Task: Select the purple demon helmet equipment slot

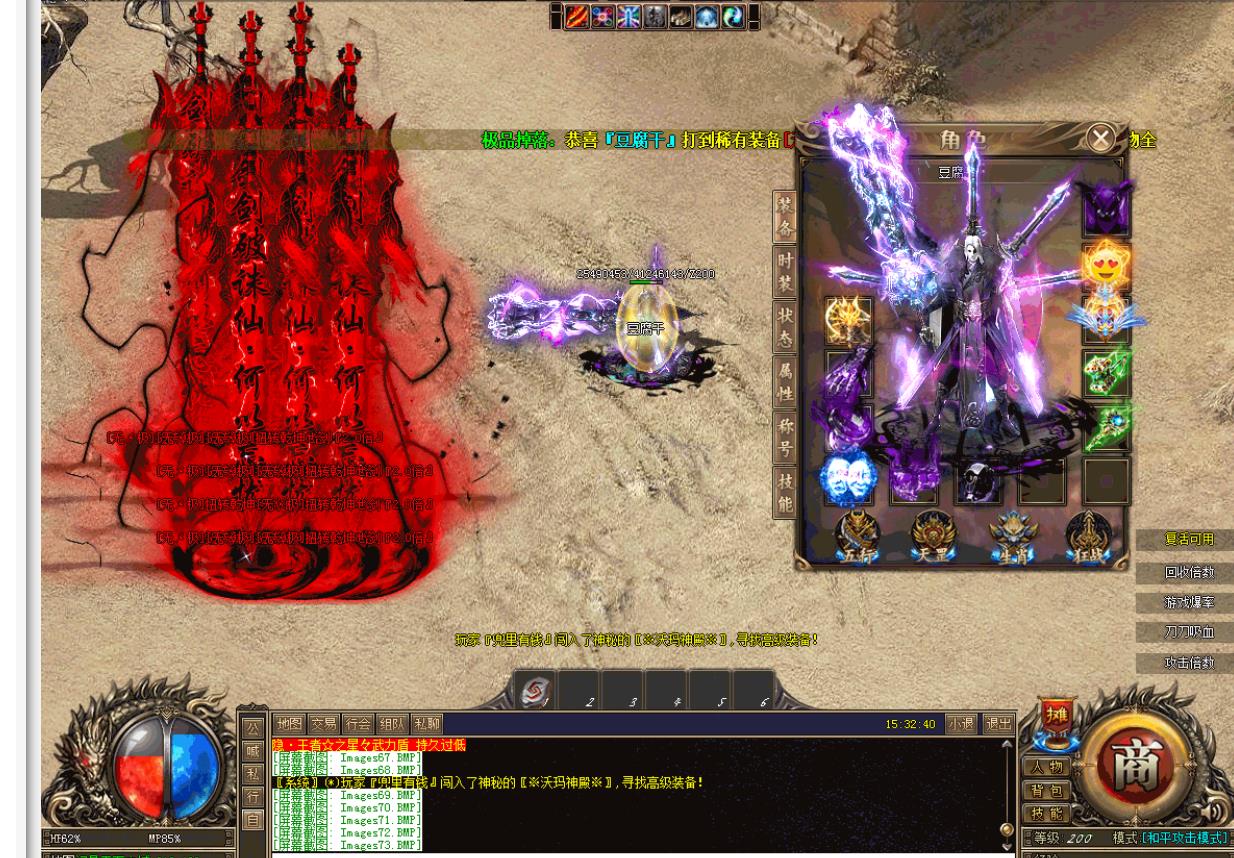Action: 1106,209
